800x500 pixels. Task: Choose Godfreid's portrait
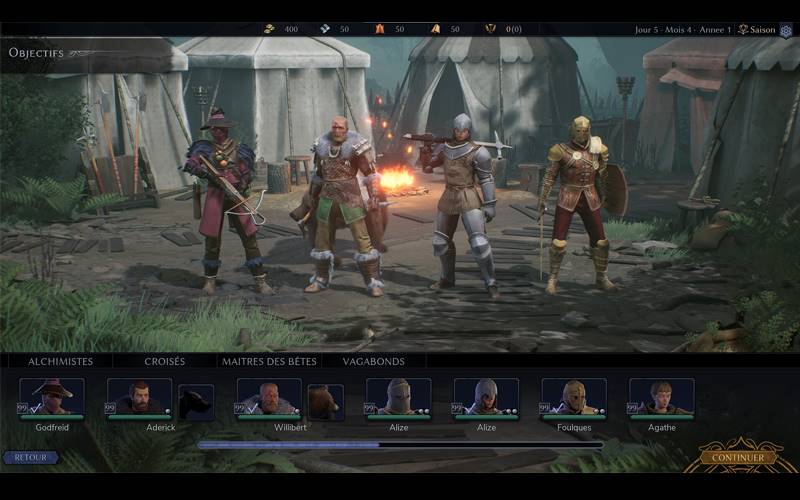click(x=52, y=396)
